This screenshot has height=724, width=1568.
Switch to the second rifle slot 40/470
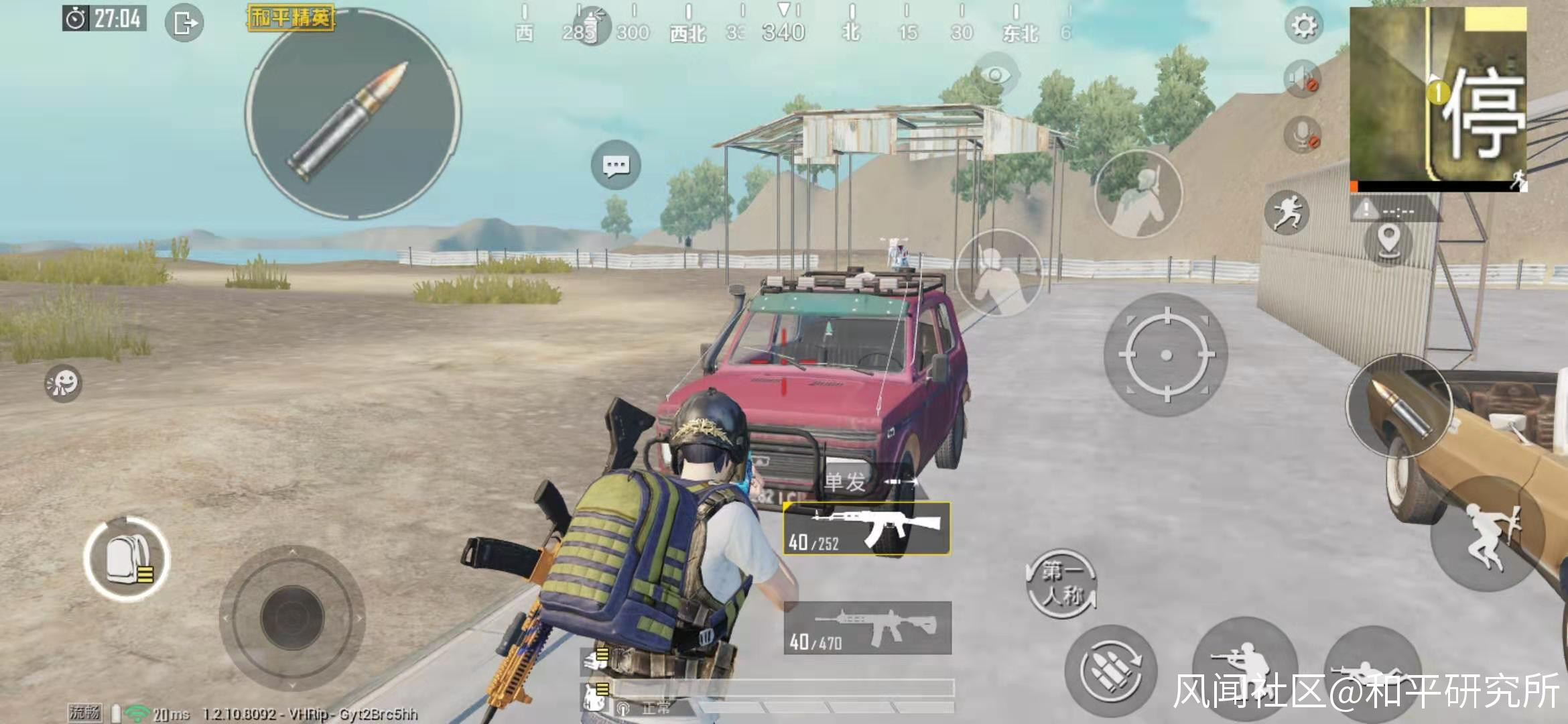[x=868, y=628]
